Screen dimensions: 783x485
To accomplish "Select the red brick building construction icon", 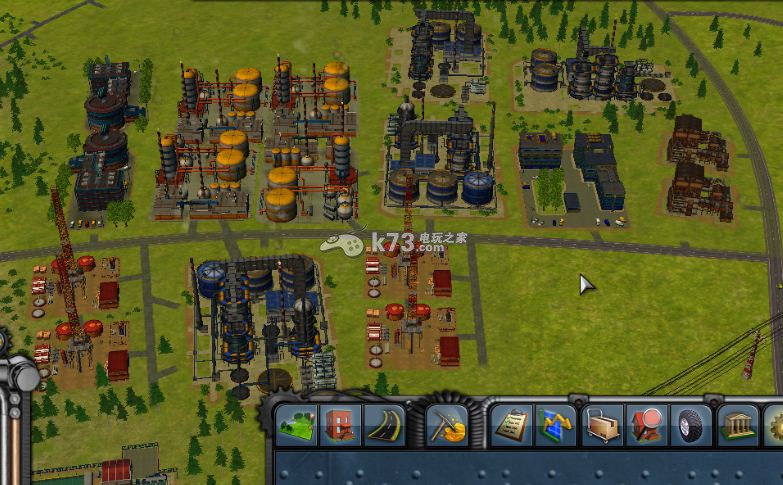I will (x=340, y=425).
